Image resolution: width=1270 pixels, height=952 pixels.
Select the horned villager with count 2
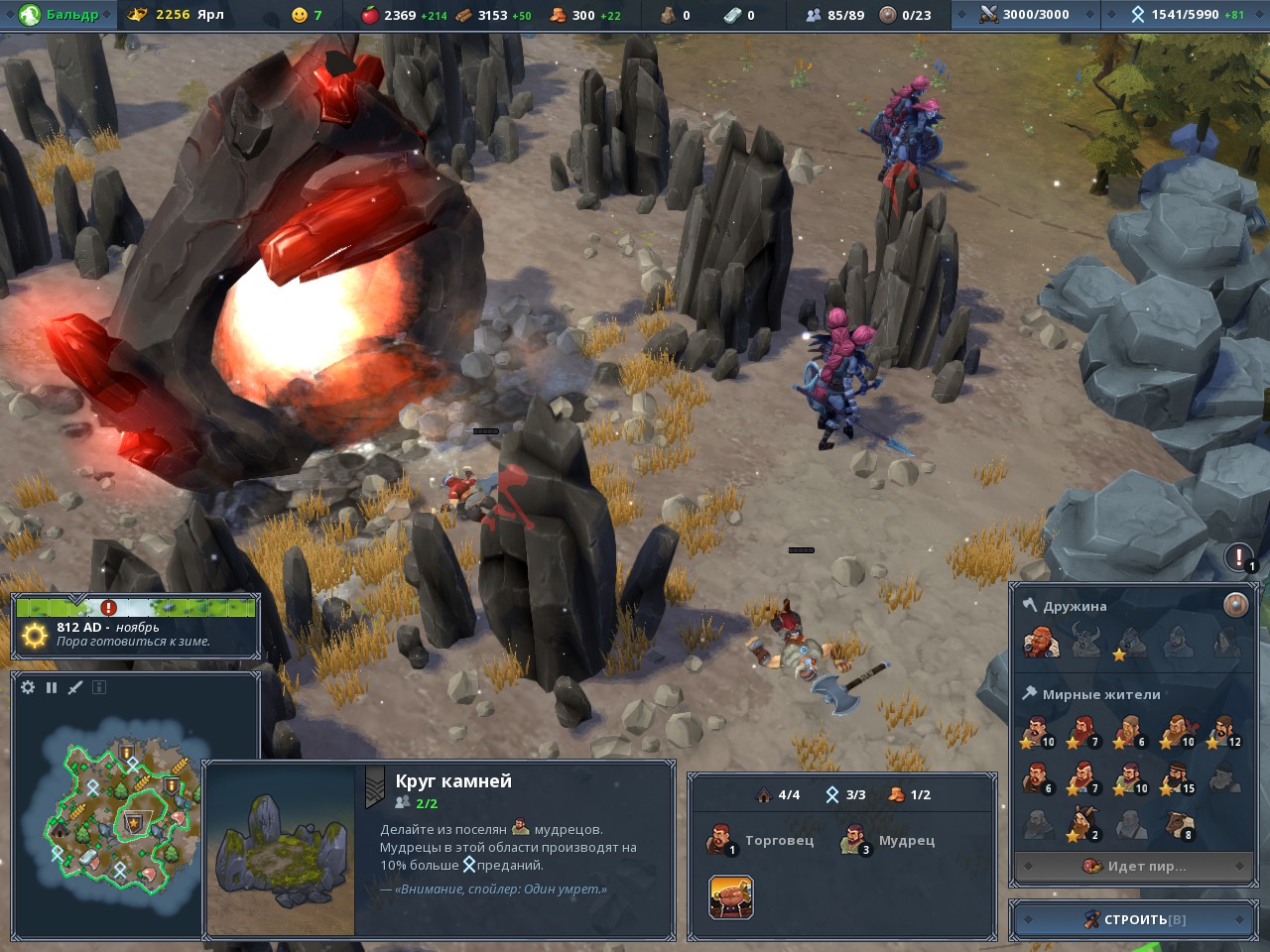pos(1083,825)
